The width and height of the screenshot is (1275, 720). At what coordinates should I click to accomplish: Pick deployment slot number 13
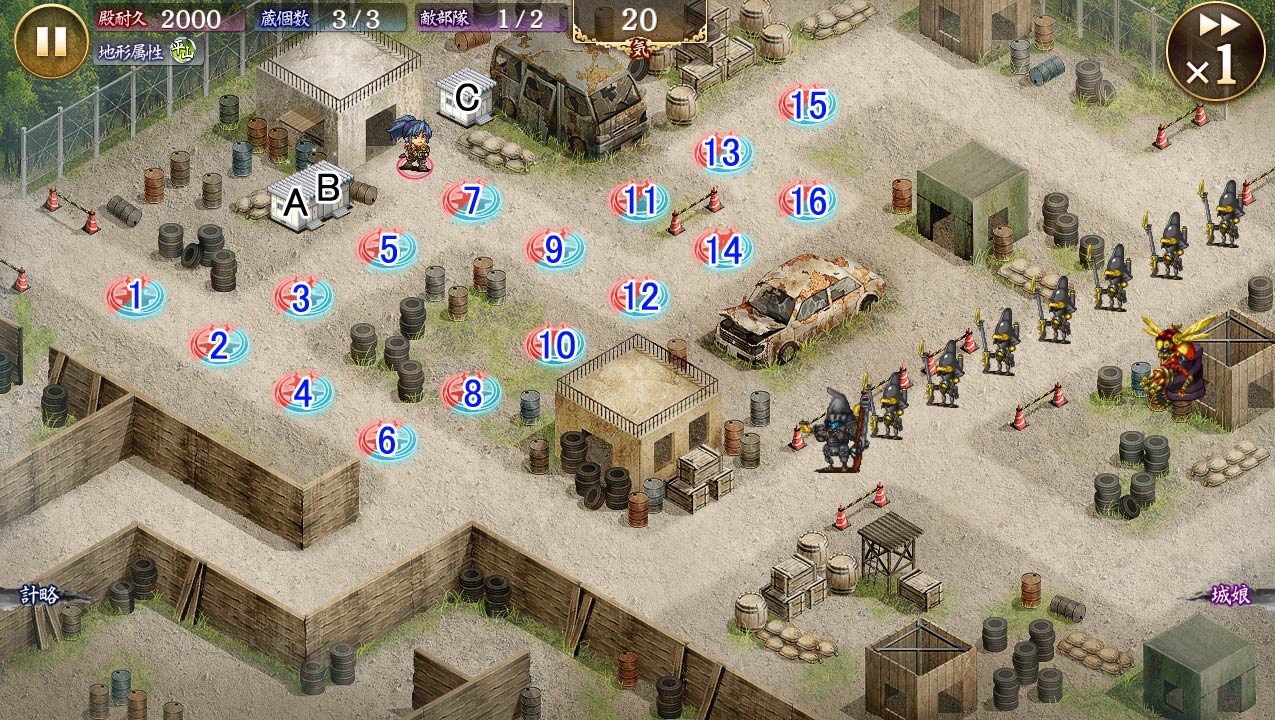tap(722, 153)
